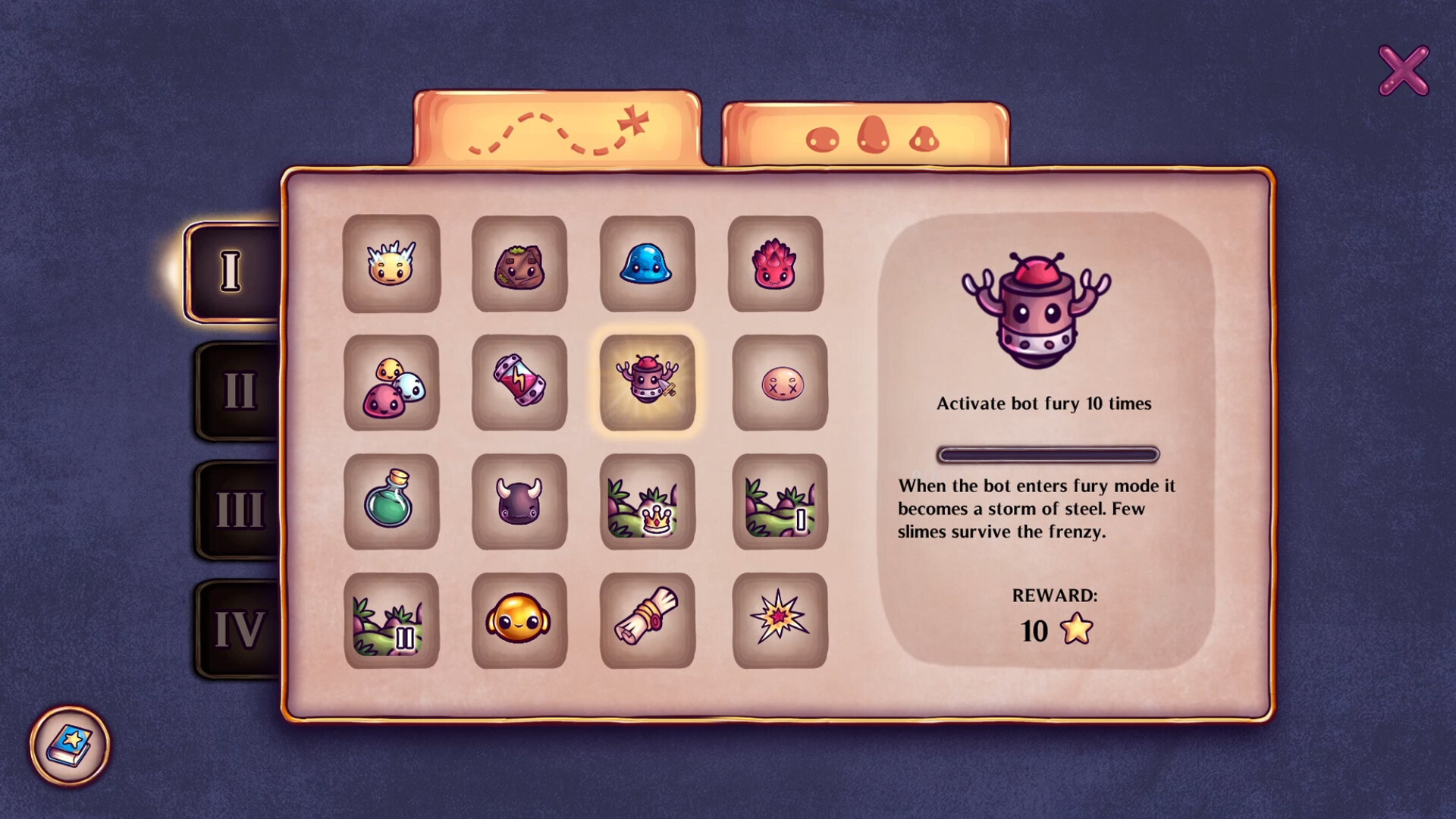The image size is (1456, 819).
Task: Open the rock slime achievement details
Action: [x=520, y=266]
